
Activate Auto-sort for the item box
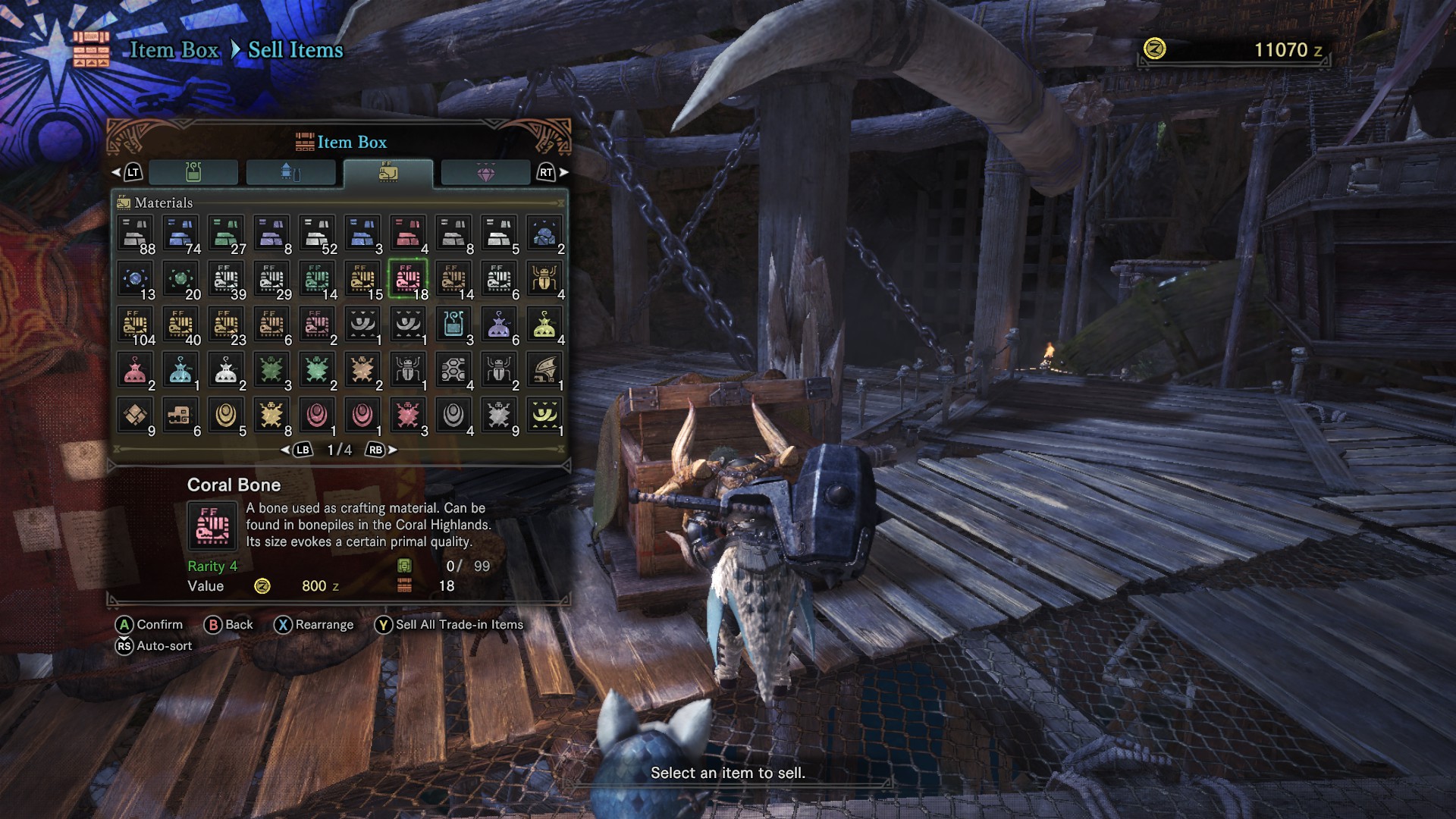coord(155,645)
